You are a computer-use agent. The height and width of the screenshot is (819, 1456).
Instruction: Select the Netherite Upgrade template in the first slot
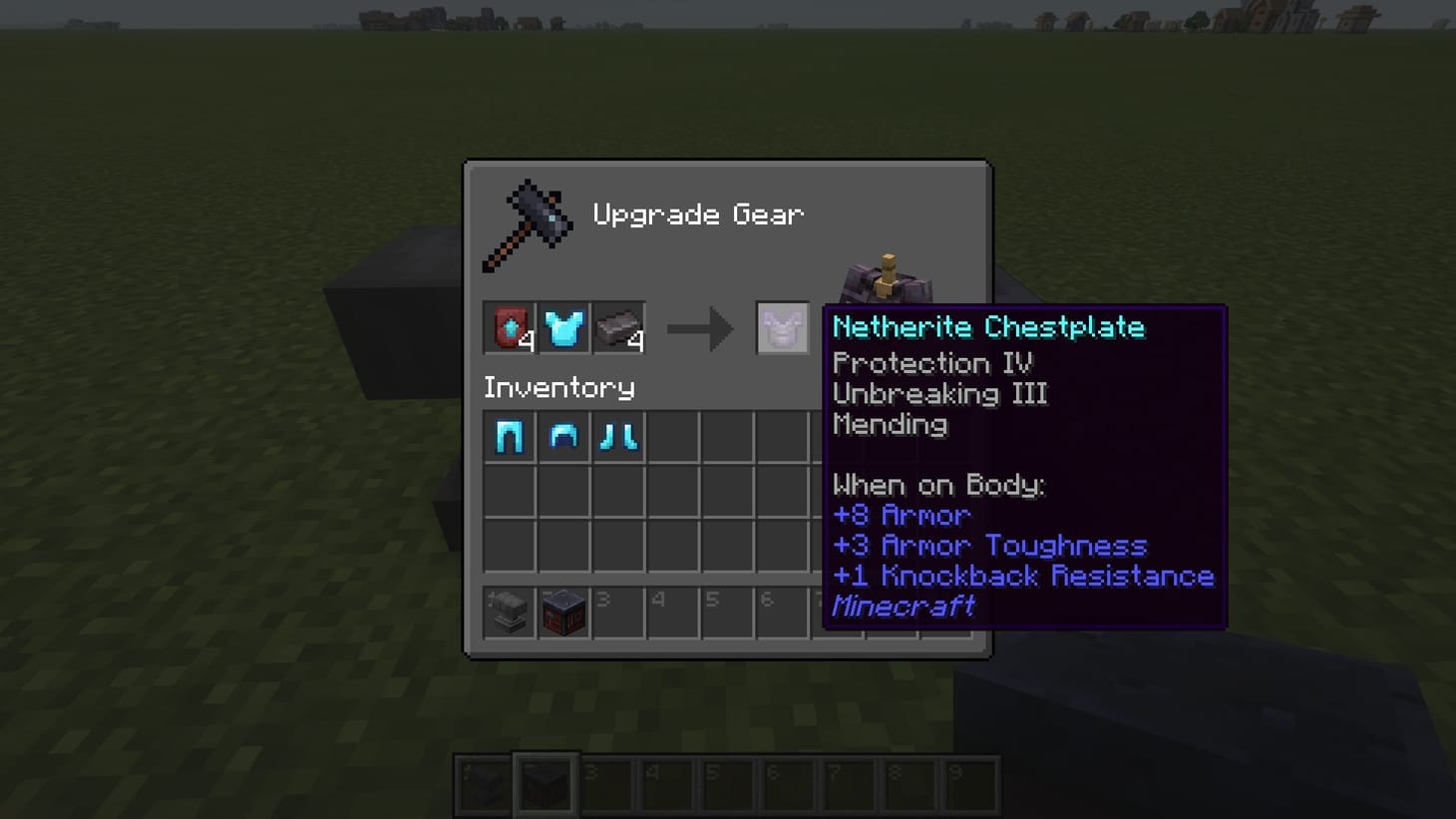point(510,327)
